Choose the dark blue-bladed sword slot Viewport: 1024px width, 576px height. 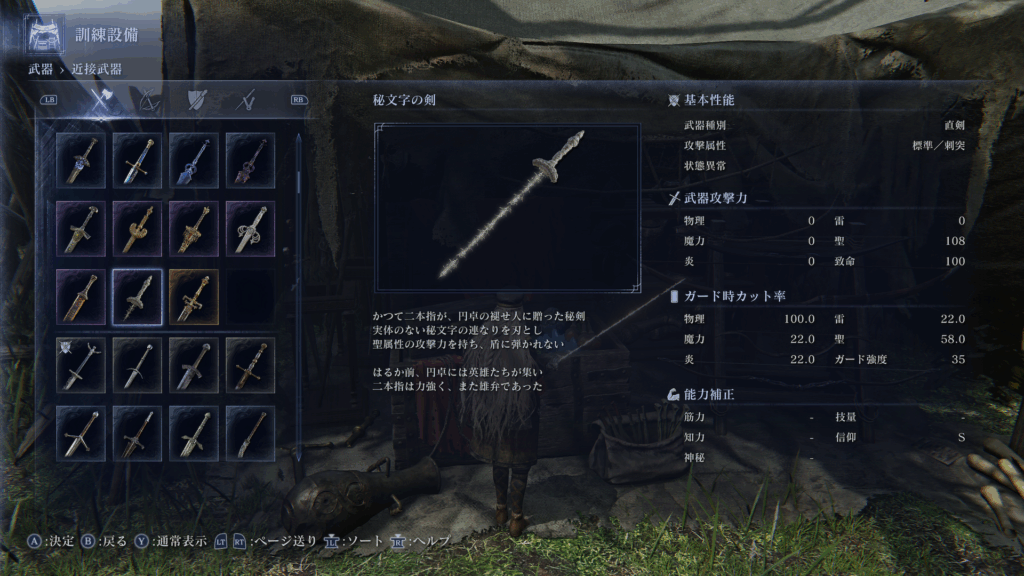point(194,159)
